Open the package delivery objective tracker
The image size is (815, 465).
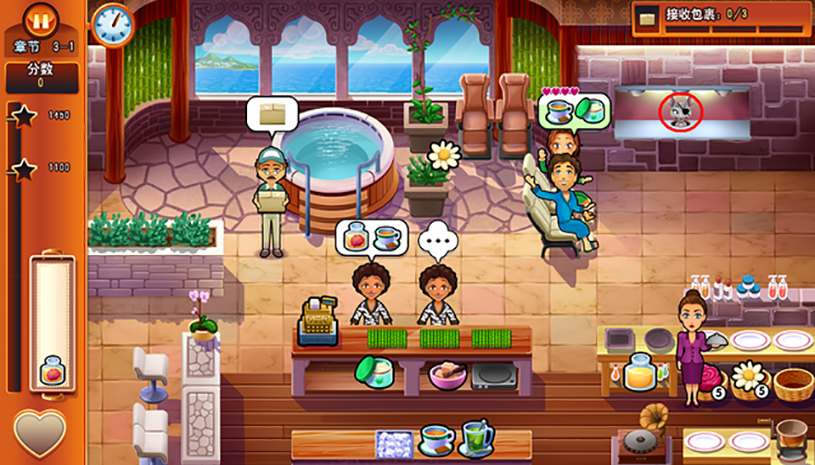click(719, 17)
